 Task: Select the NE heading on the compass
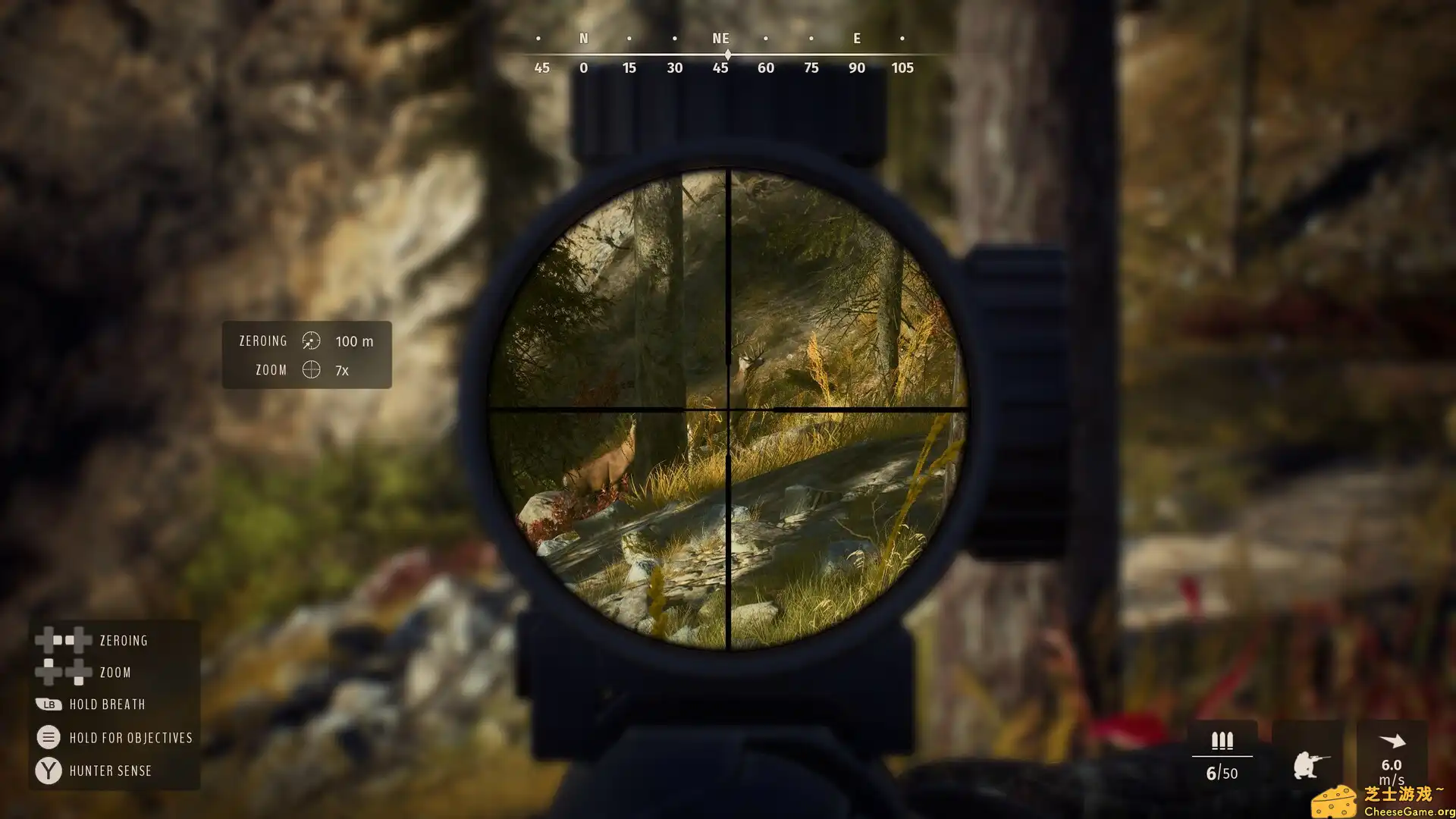click(x=720, y=38)
